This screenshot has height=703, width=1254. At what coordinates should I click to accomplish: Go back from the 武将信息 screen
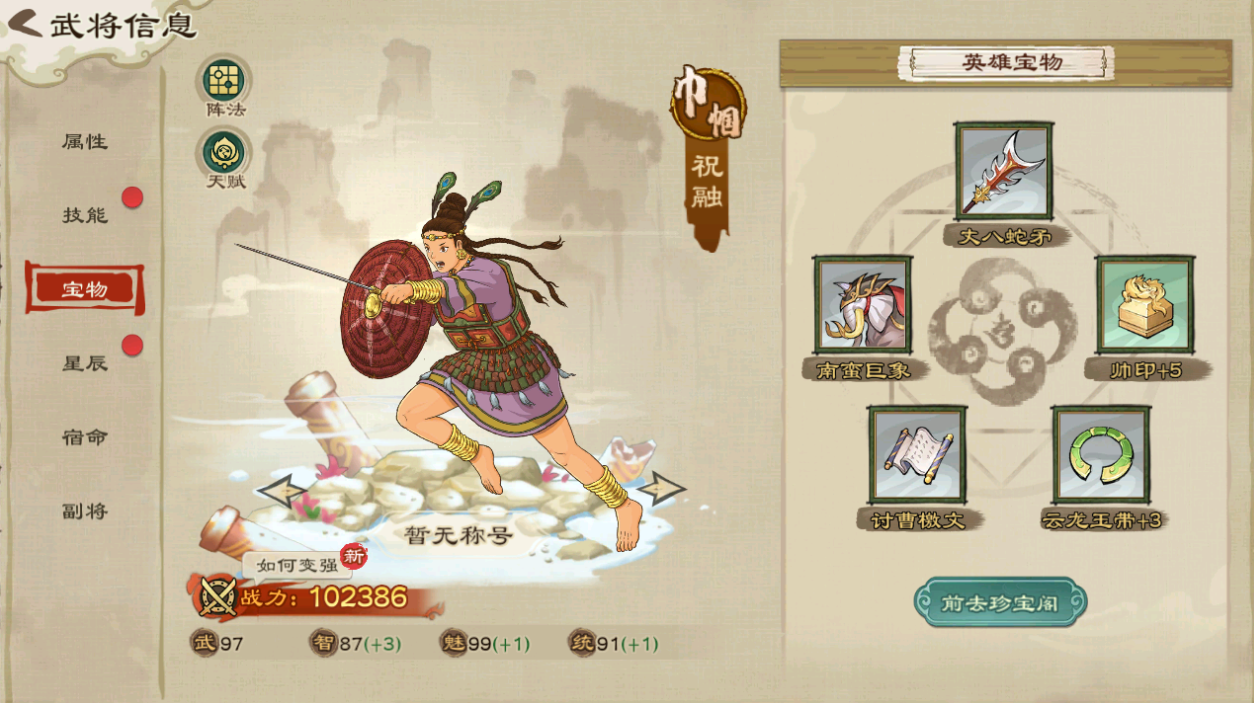point(24,23)
